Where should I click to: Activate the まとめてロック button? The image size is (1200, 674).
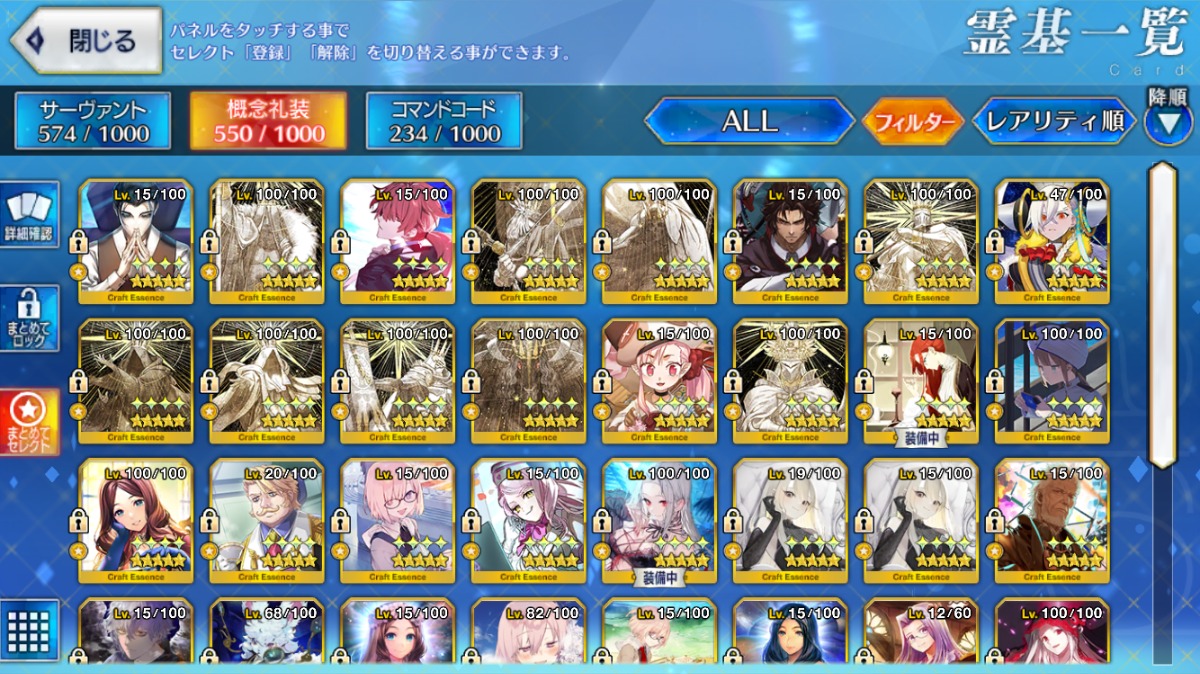coord(30,320)
